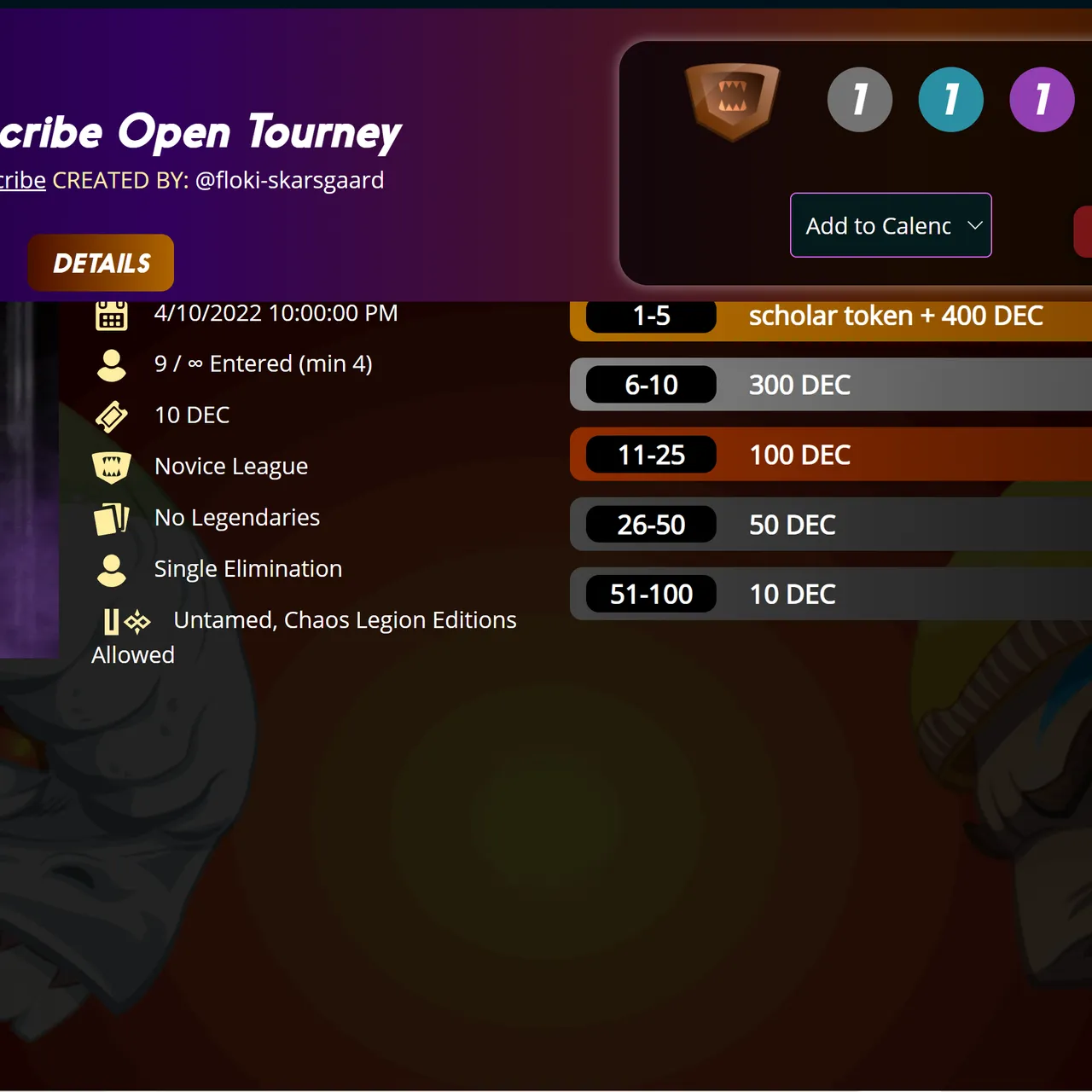Click the Novice League shield icon
This screenshot has width=1092, height=1092.
tap(112, 467)
